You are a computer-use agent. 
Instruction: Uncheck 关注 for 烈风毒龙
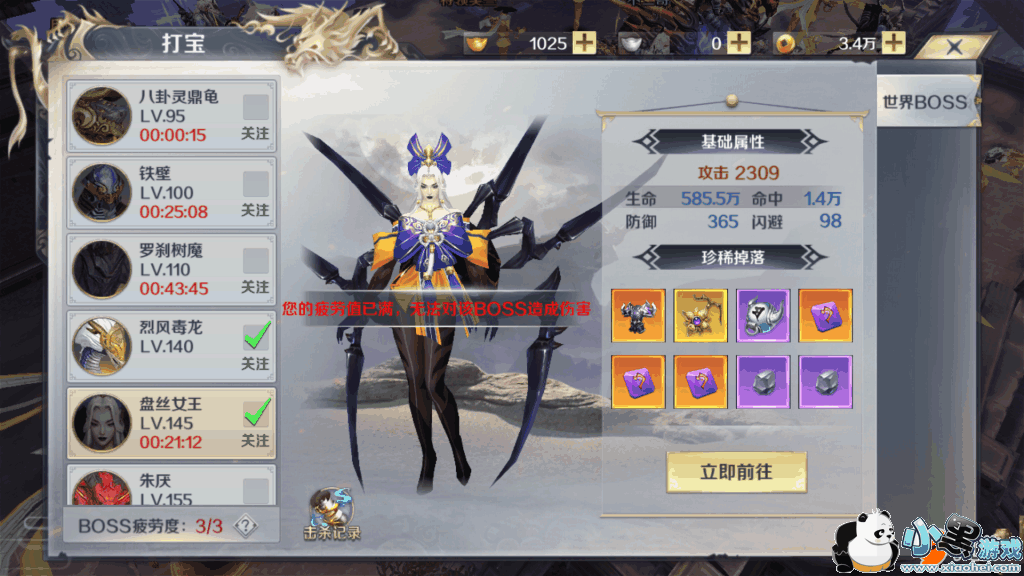click(x=256, y=337)
